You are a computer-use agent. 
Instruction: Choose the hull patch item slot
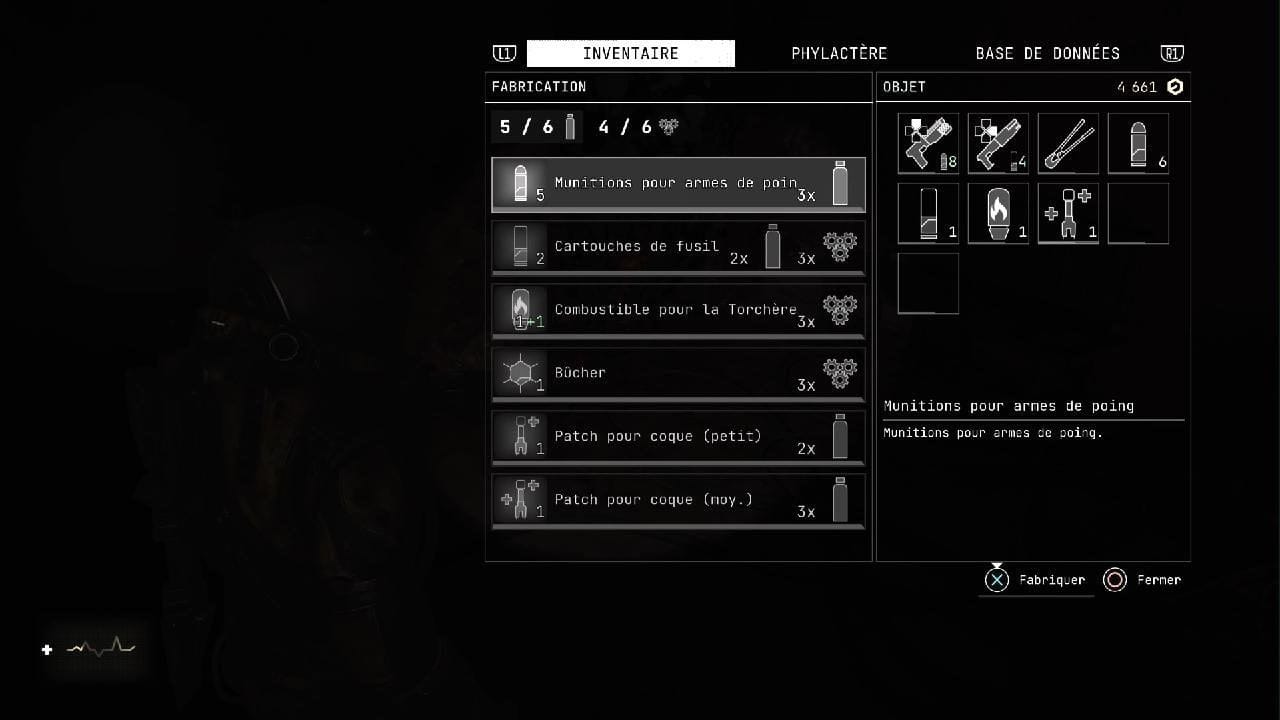coord(1068,213)
